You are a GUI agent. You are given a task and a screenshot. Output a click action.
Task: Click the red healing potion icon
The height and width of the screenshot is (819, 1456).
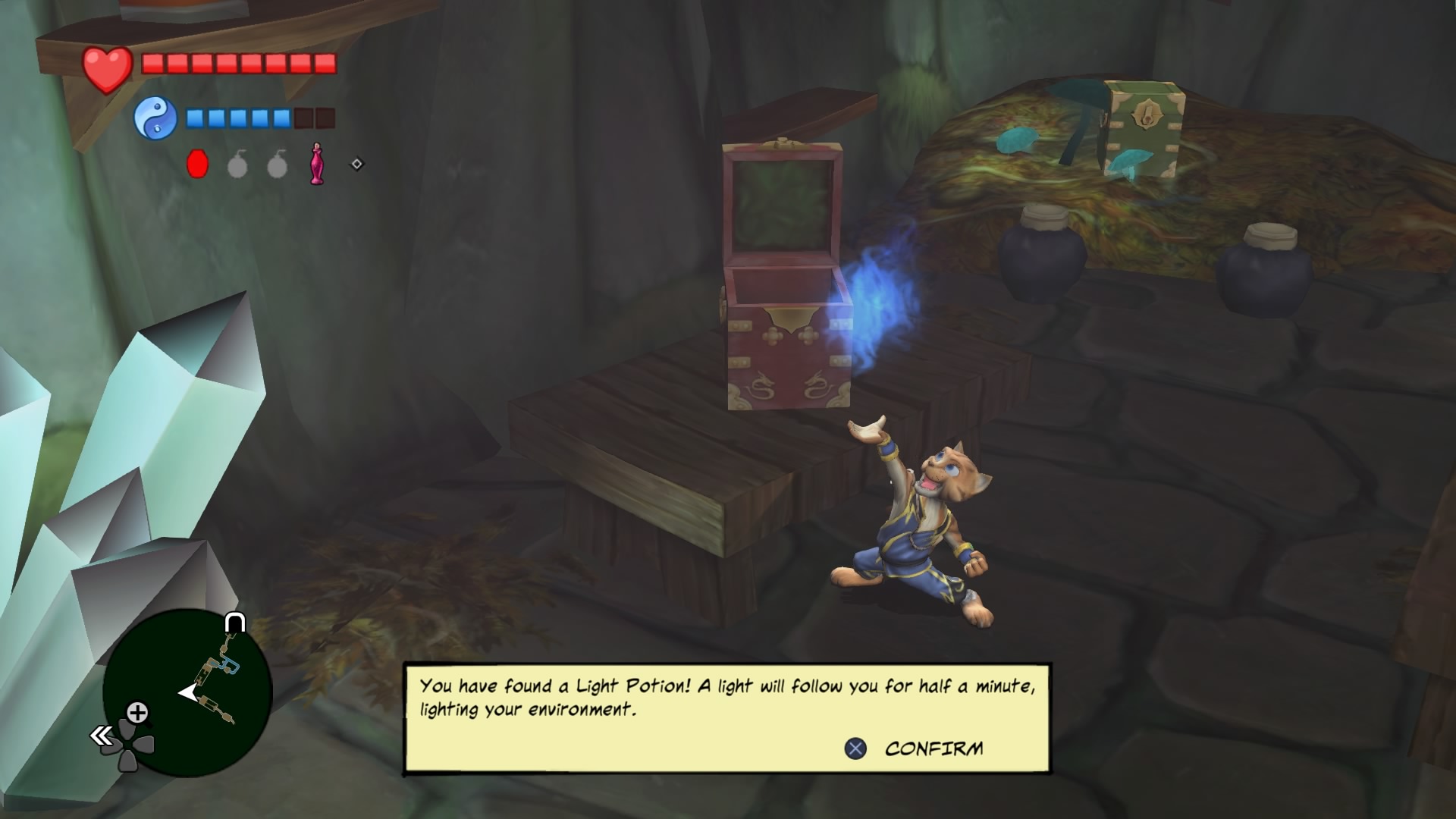197,162
